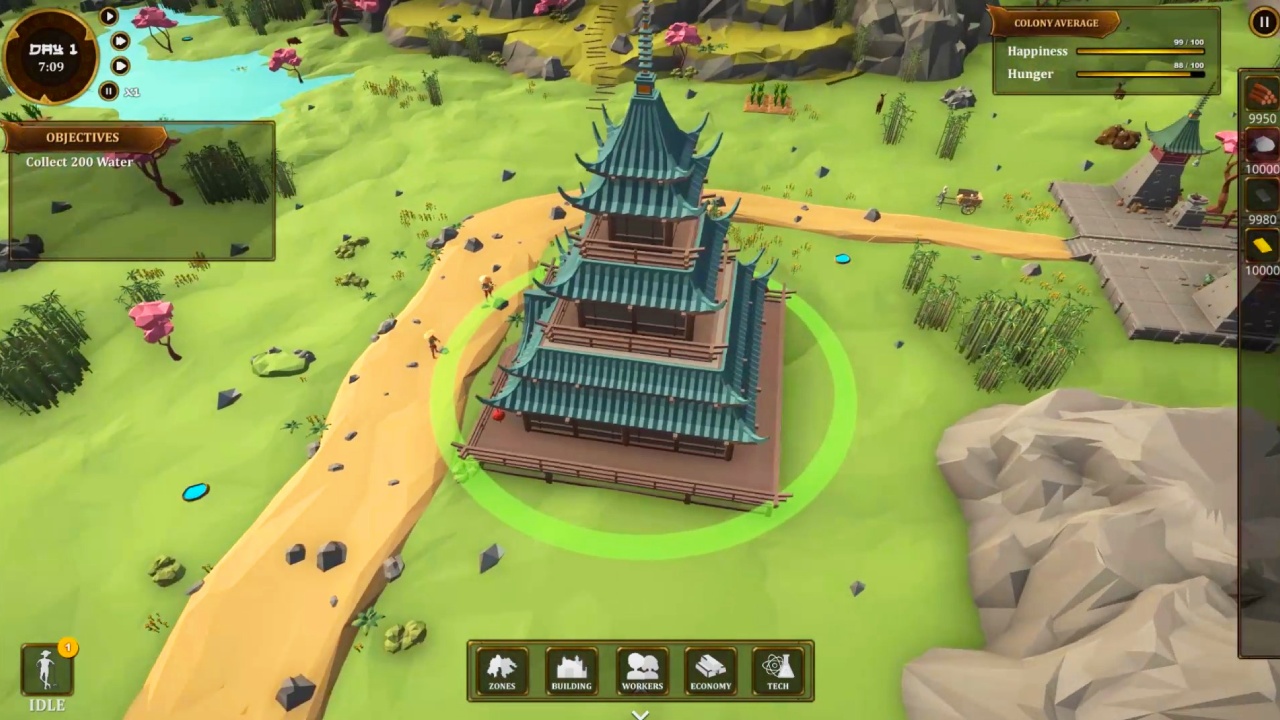This screenshot has height=720, width=1280.
Task: Click the stone resource icon
Action: [x=1262, y=143]
